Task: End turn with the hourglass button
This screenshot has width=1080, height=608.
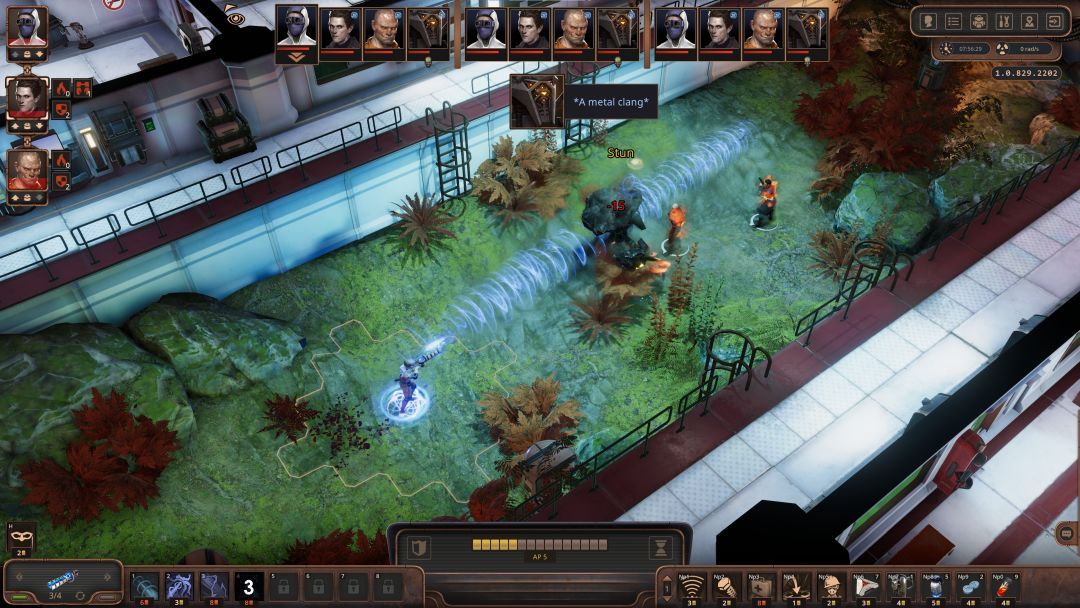Action: pos(660,547)
